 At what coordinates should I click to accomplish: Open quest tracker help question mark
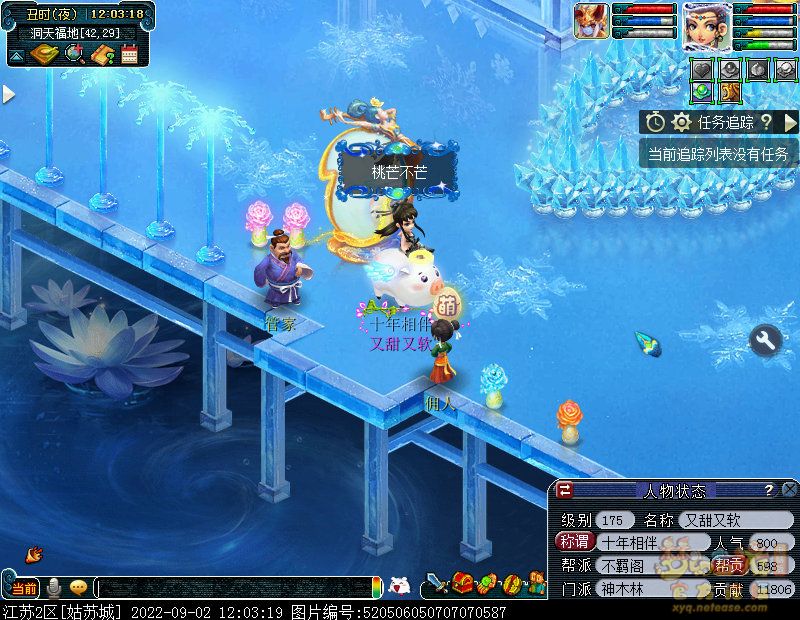click(x=765, y=122)
